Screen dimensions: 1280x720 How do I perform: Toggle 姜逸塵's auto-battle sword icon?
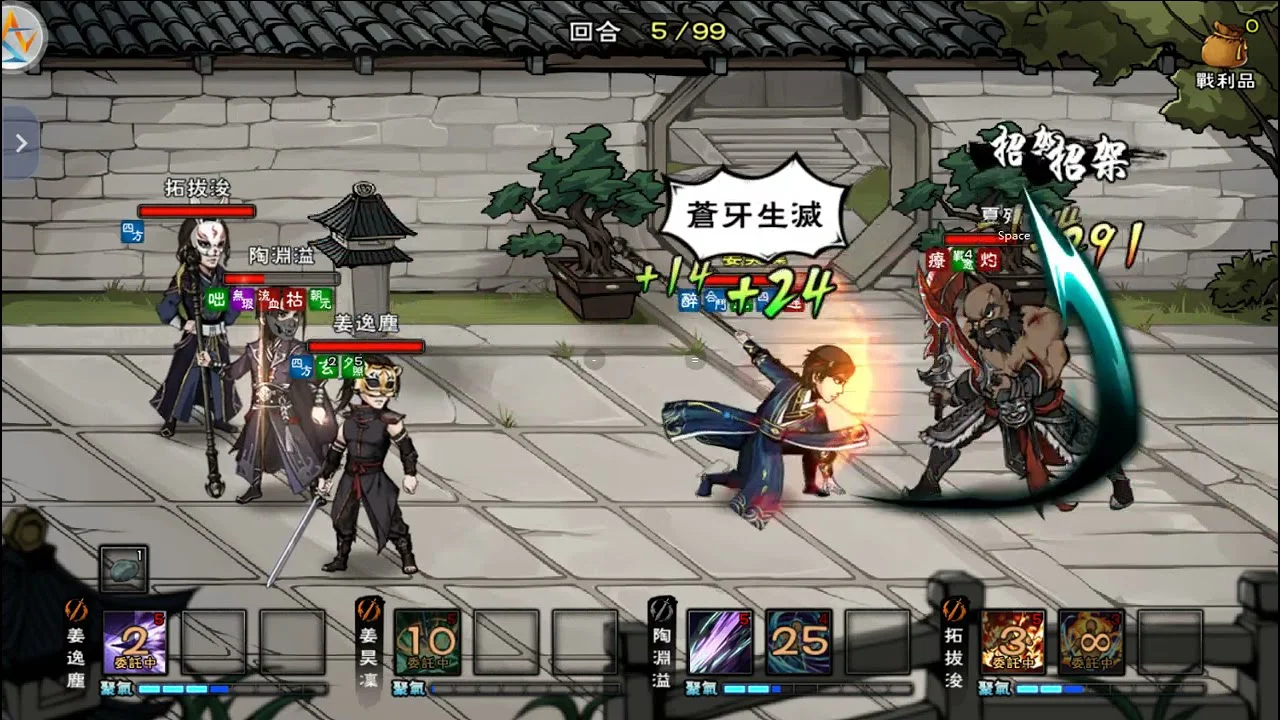[76, 609]
